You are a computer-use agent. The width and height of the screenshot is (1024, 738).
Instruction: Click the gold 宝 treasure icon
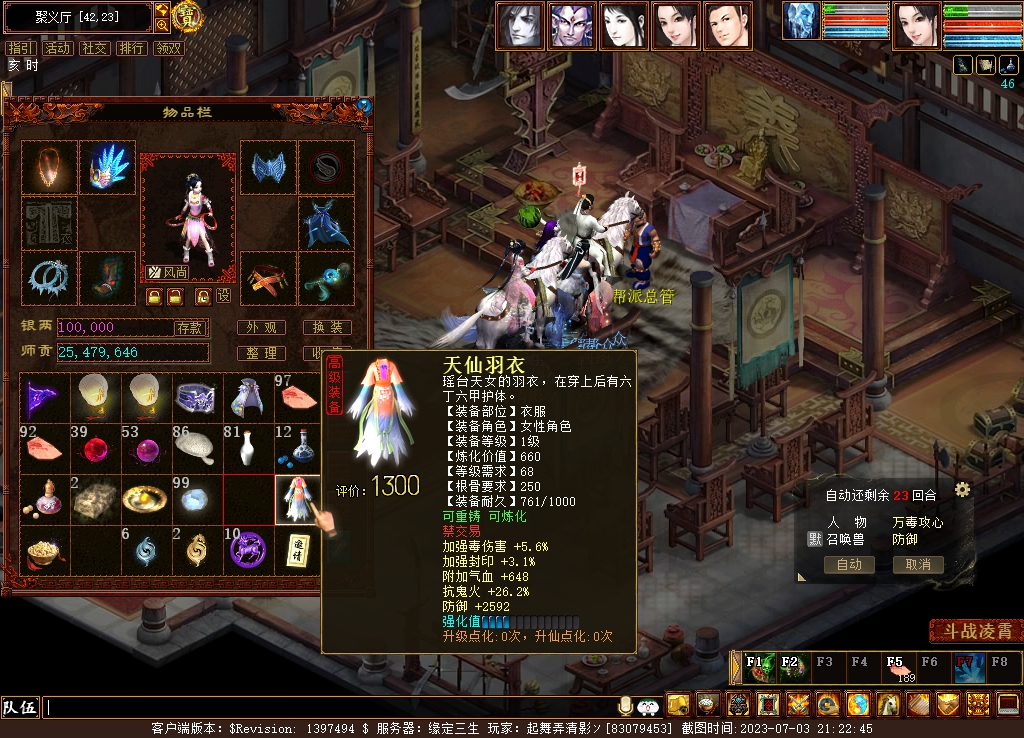coord(186,17)
